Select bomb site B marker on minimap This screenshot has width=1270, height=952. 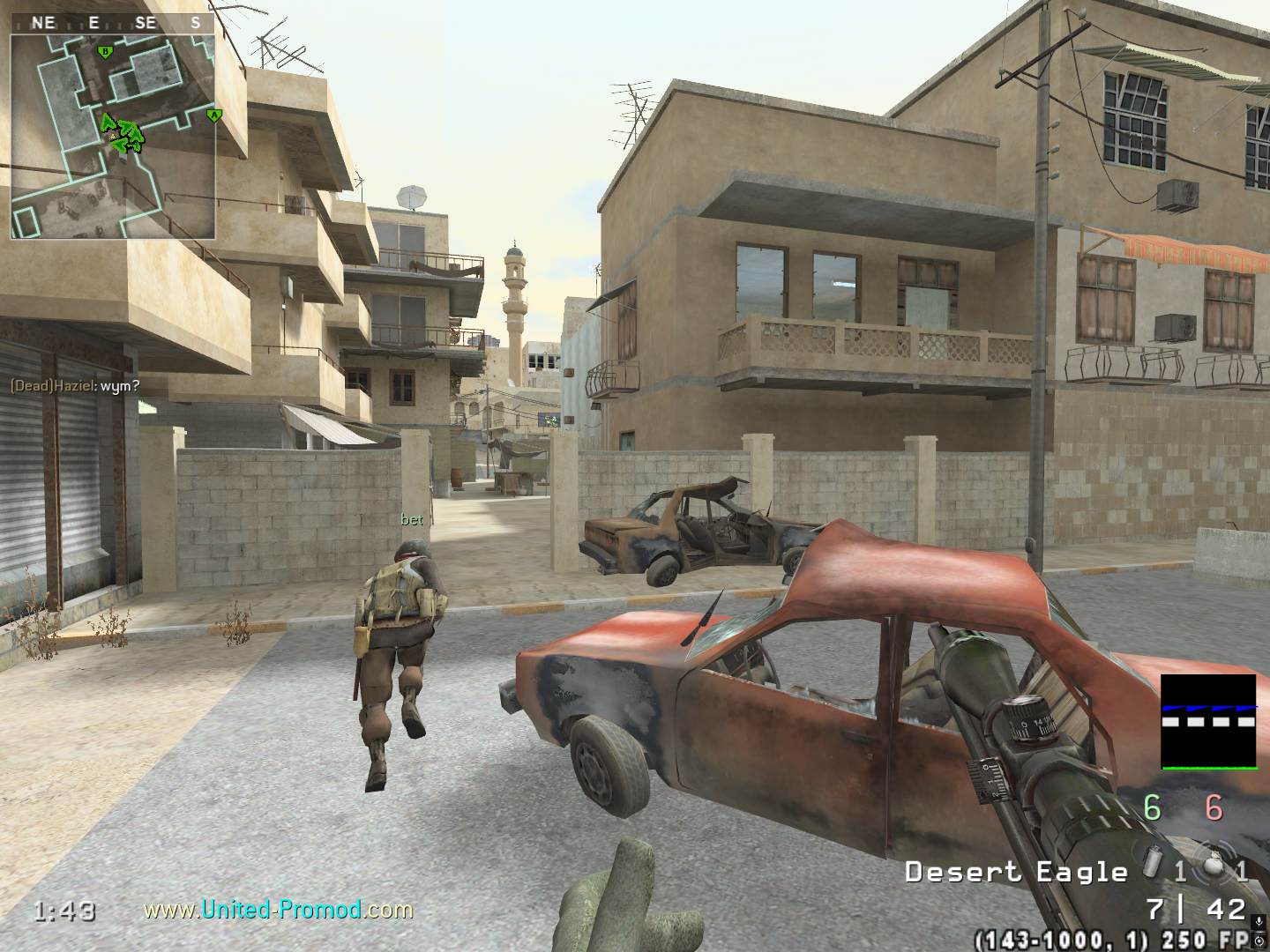click(x=105, y=52)
